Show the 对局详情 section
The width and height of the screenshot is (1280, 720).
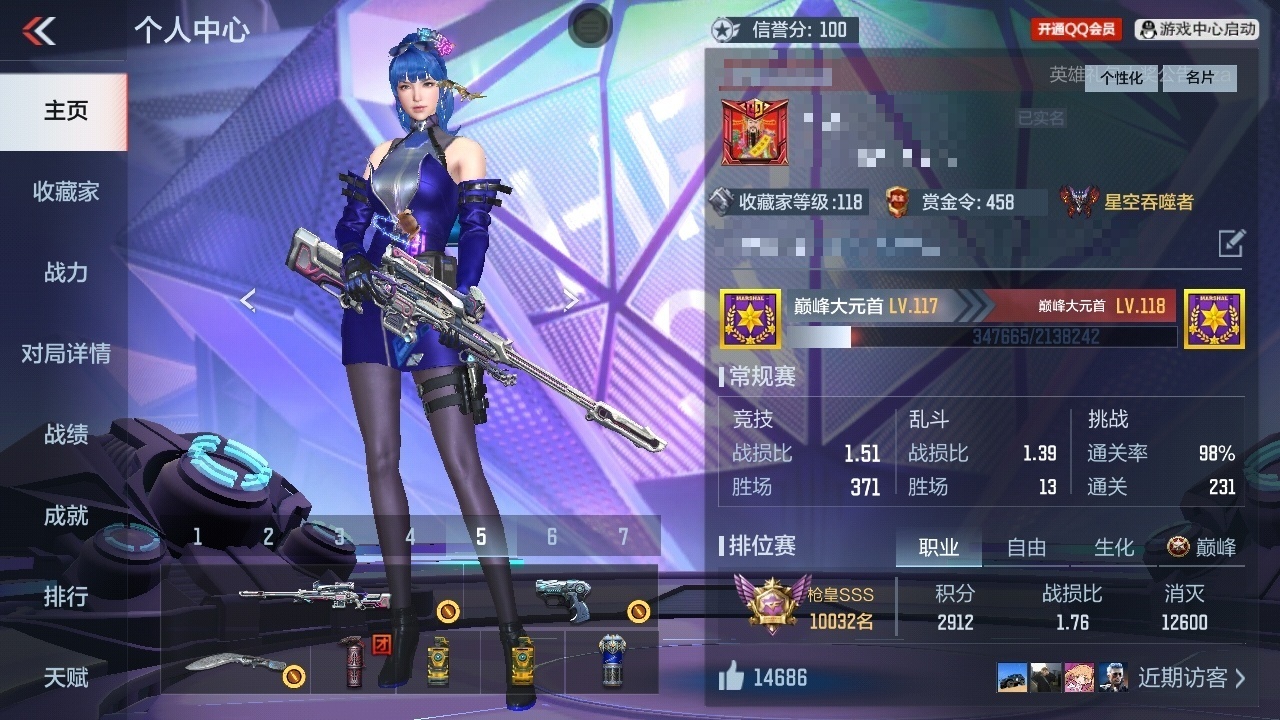tap(65, 354)
